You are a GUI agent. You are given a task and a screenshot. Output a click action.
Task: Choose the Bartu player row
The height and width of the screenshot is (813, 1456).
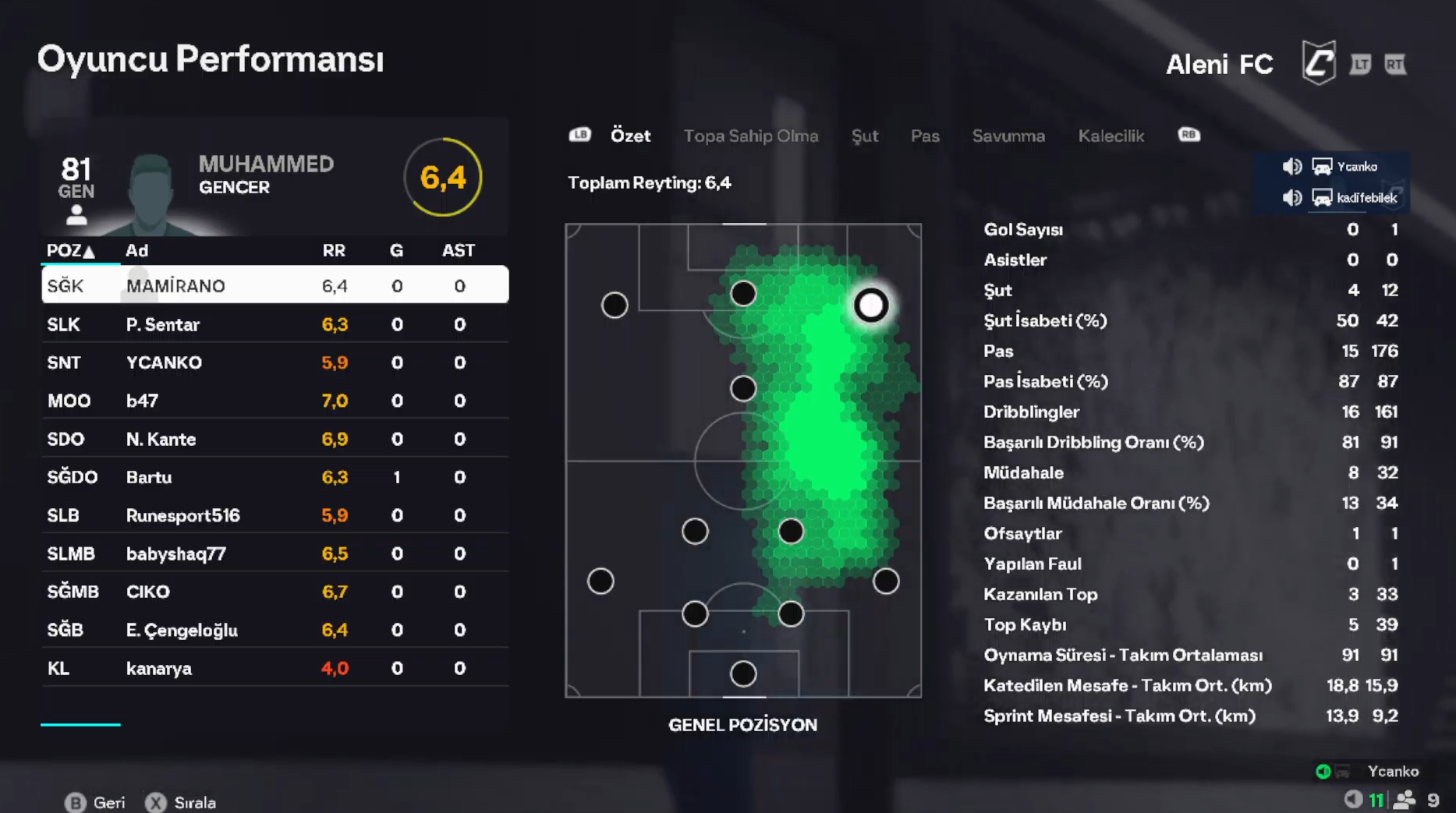coord(275,477)
